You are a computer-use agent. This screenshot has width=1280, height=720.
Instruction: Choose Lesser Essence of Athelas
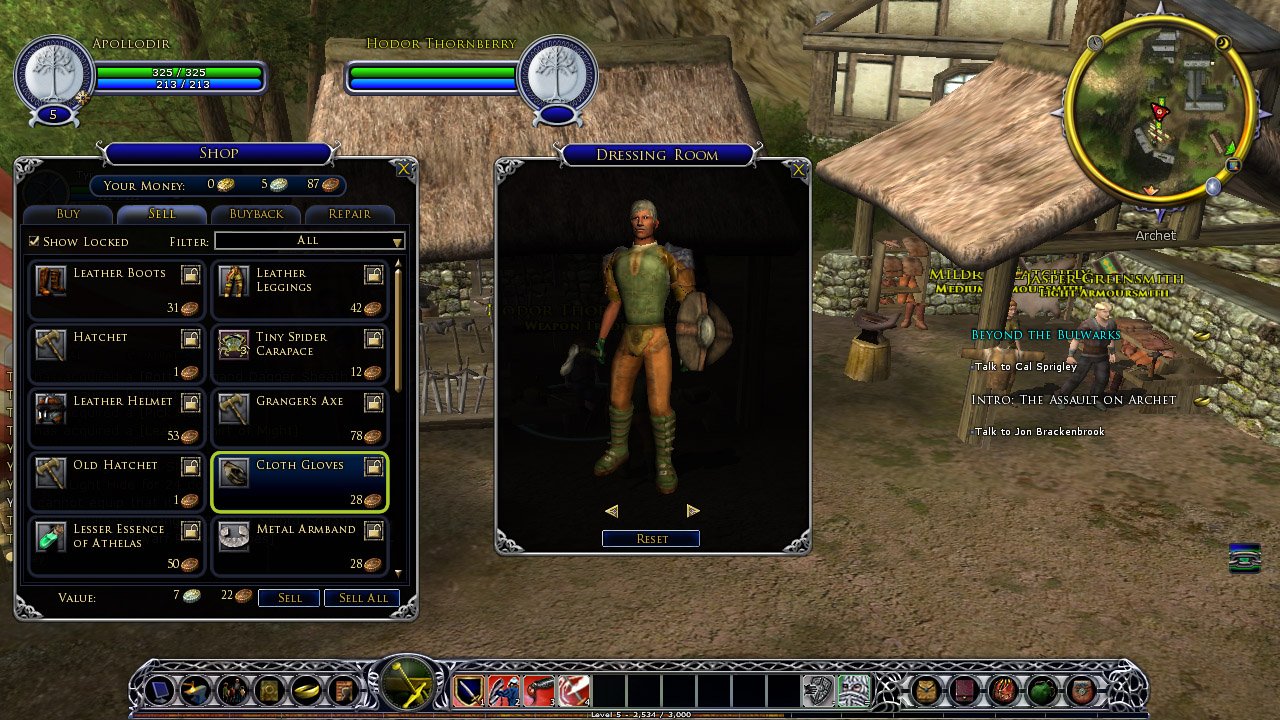(x=117, y=546)
